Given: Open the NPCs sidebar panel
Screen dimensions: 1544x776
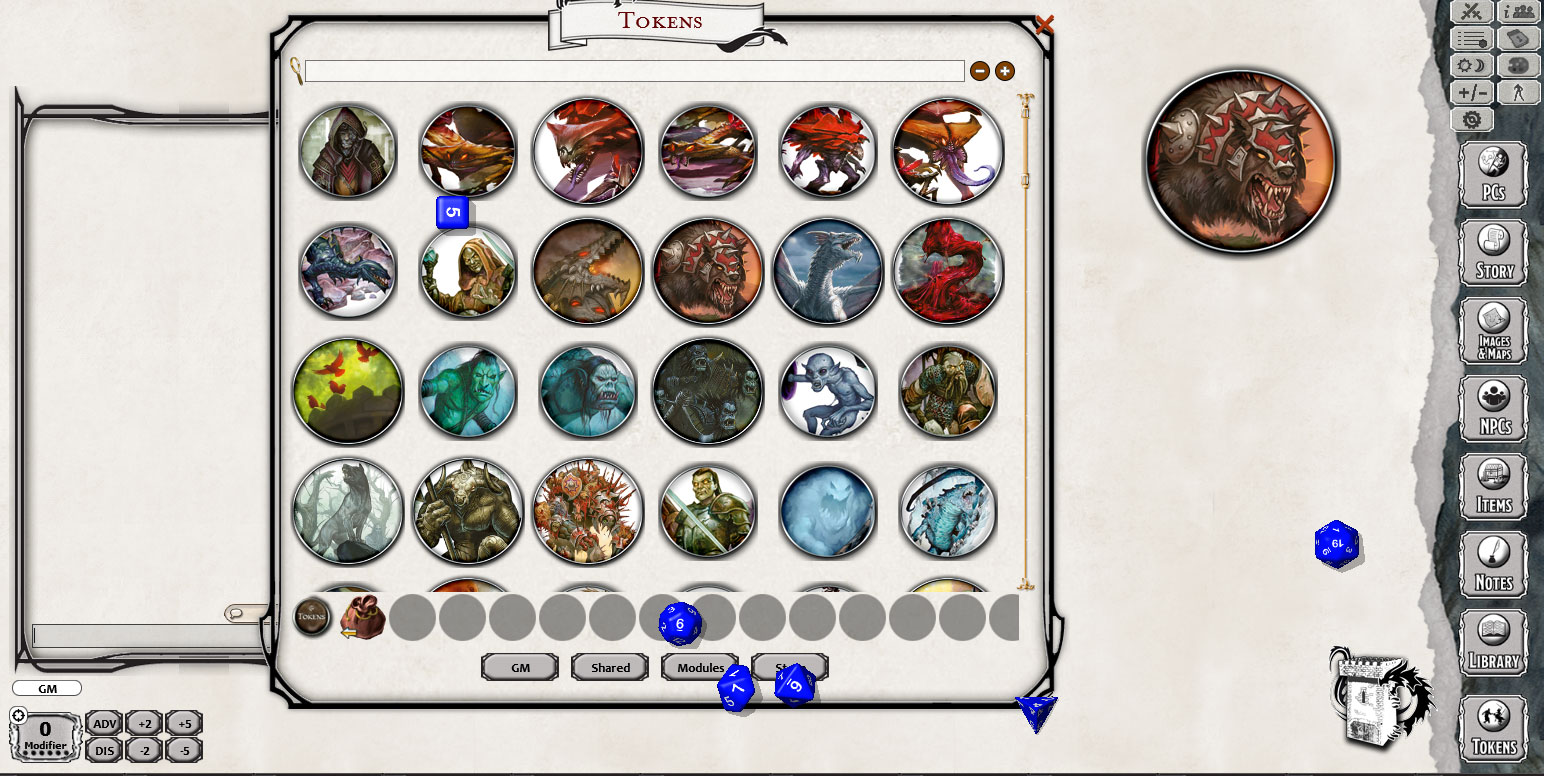Looking at the screenshot, I should (x=1492, y=408).
